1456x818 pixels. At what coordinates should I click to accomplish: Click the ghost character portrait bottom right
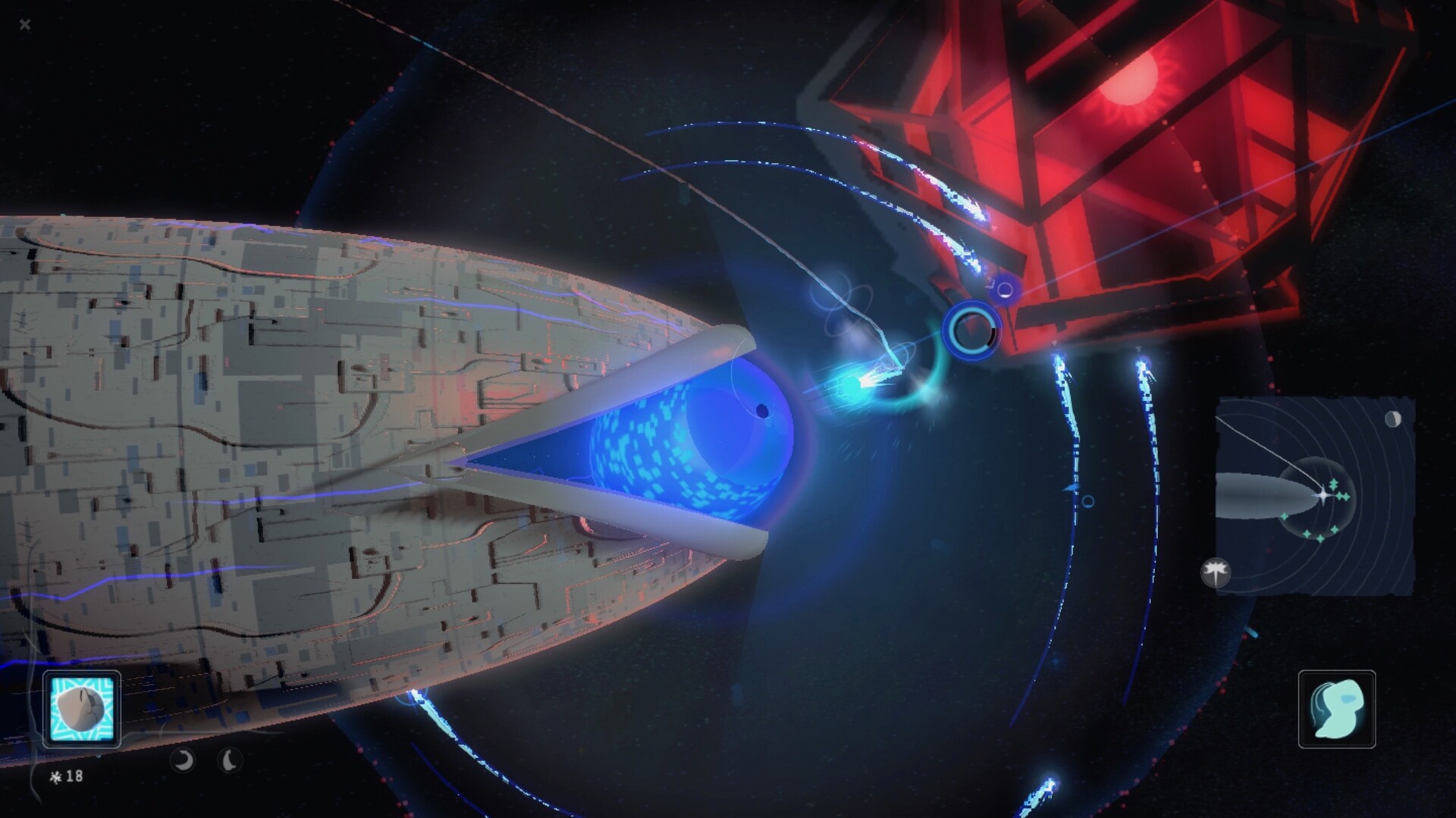[1337, 710]
